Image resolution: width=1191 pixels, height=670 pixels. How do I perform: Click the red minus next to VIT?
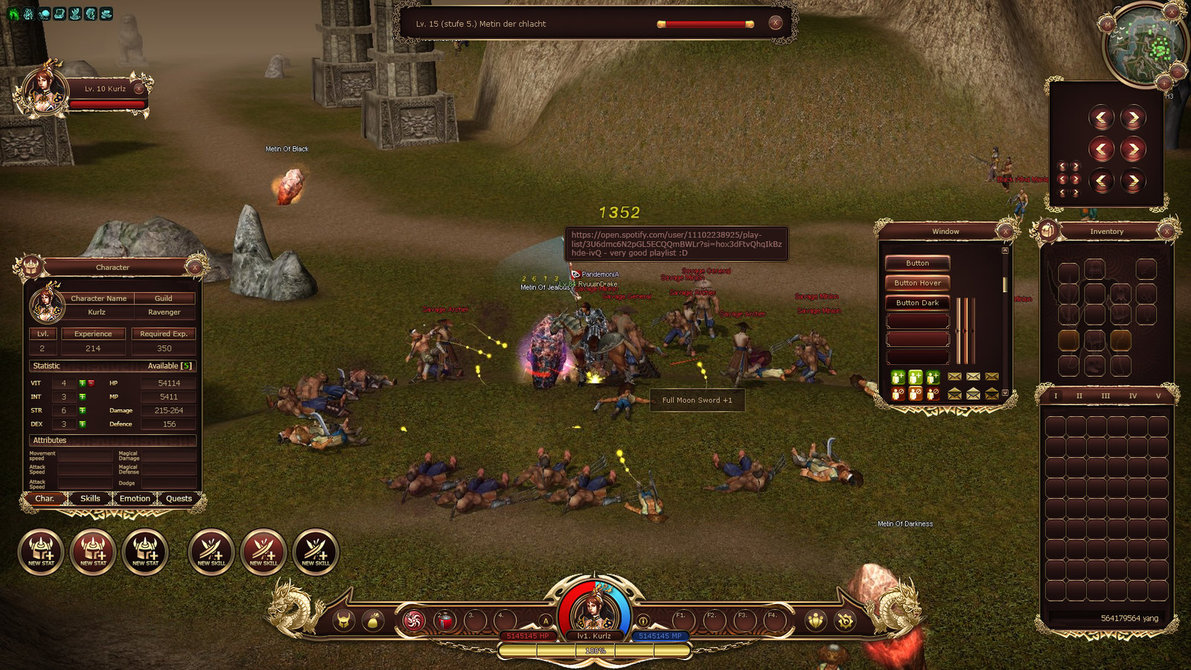[x=92, y=383]
